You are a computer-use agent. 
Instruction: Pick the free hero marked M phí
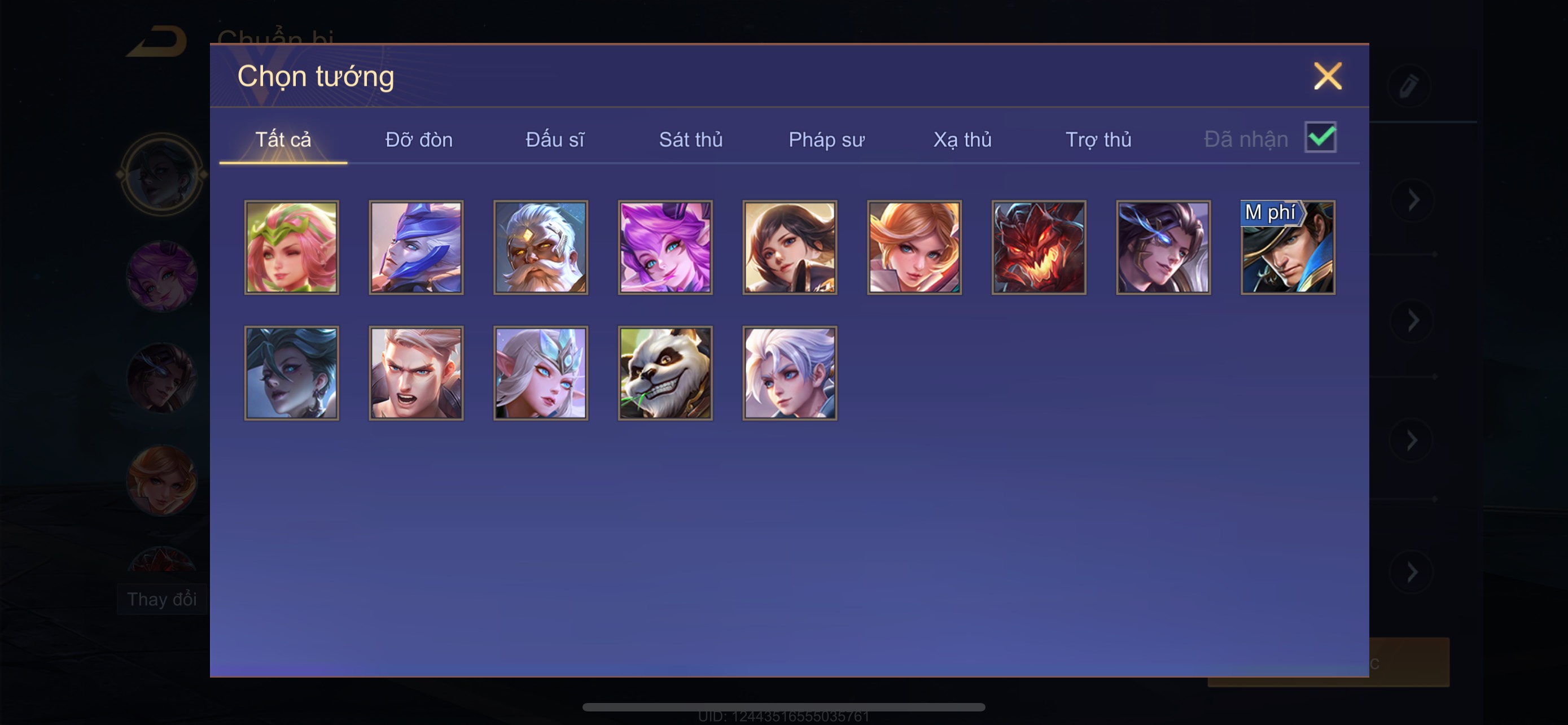point(1288,248)
